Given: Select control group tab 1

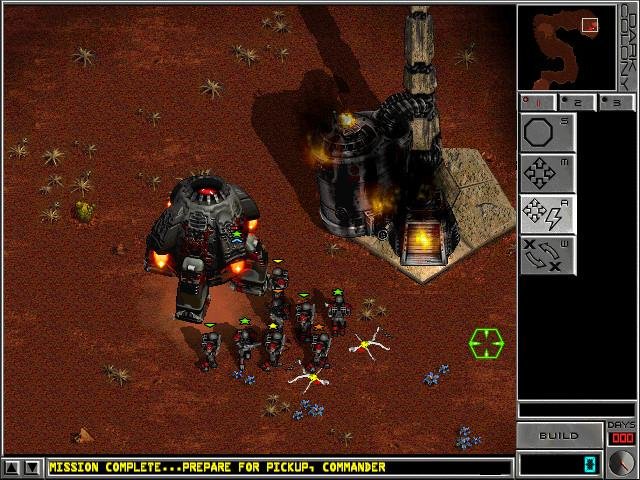Looking at the screenshot, I should click(539, 102).
